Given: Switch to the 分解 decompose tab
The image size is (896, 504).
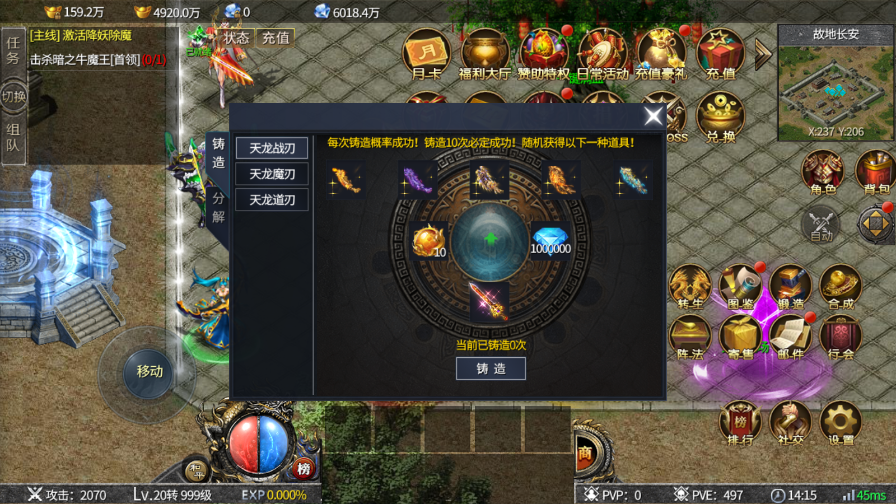Looking at the screenshot, I should point(218,207).
